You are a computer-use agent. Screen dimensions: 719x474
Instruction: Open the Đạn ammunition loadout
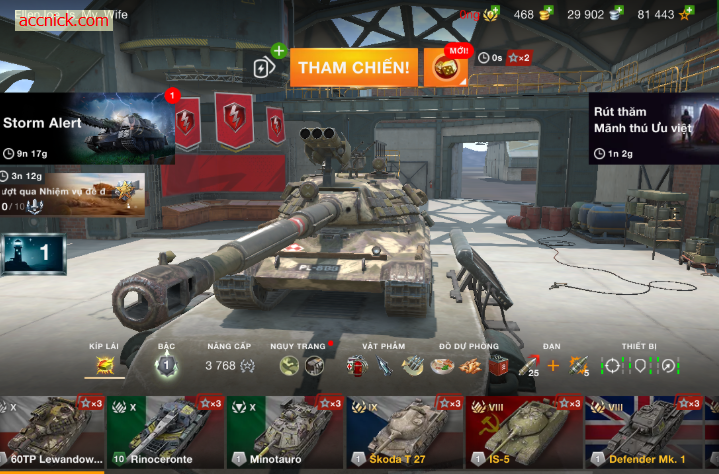552,365
